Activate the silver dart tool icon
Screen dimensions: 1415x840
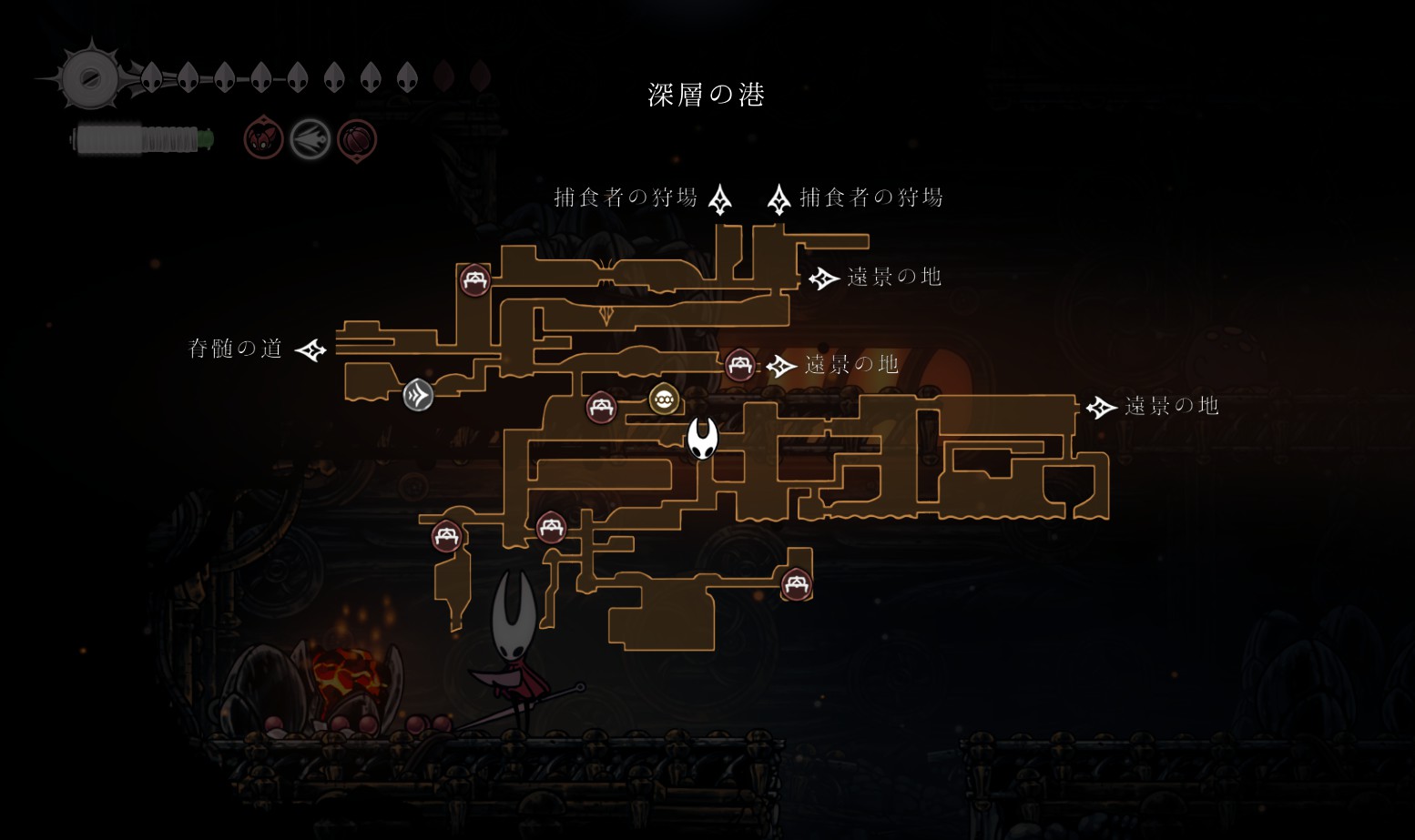[x=310, y=140]
